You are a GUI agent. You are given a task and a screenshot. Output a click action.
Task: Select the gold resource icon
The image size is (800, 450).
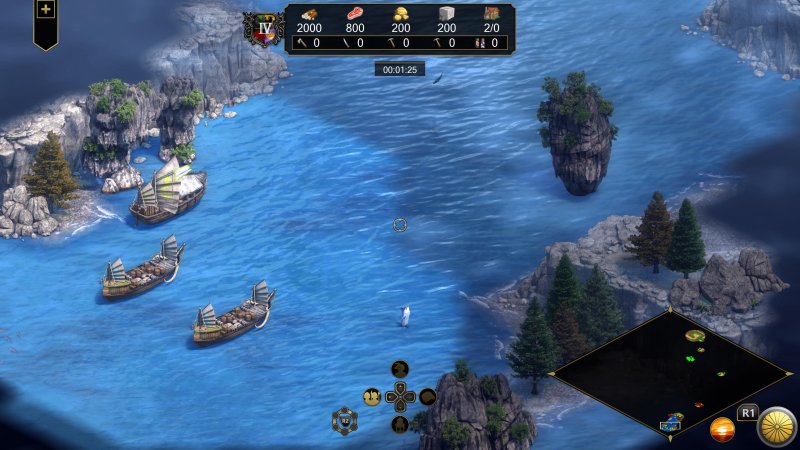(x=400, y=13)
